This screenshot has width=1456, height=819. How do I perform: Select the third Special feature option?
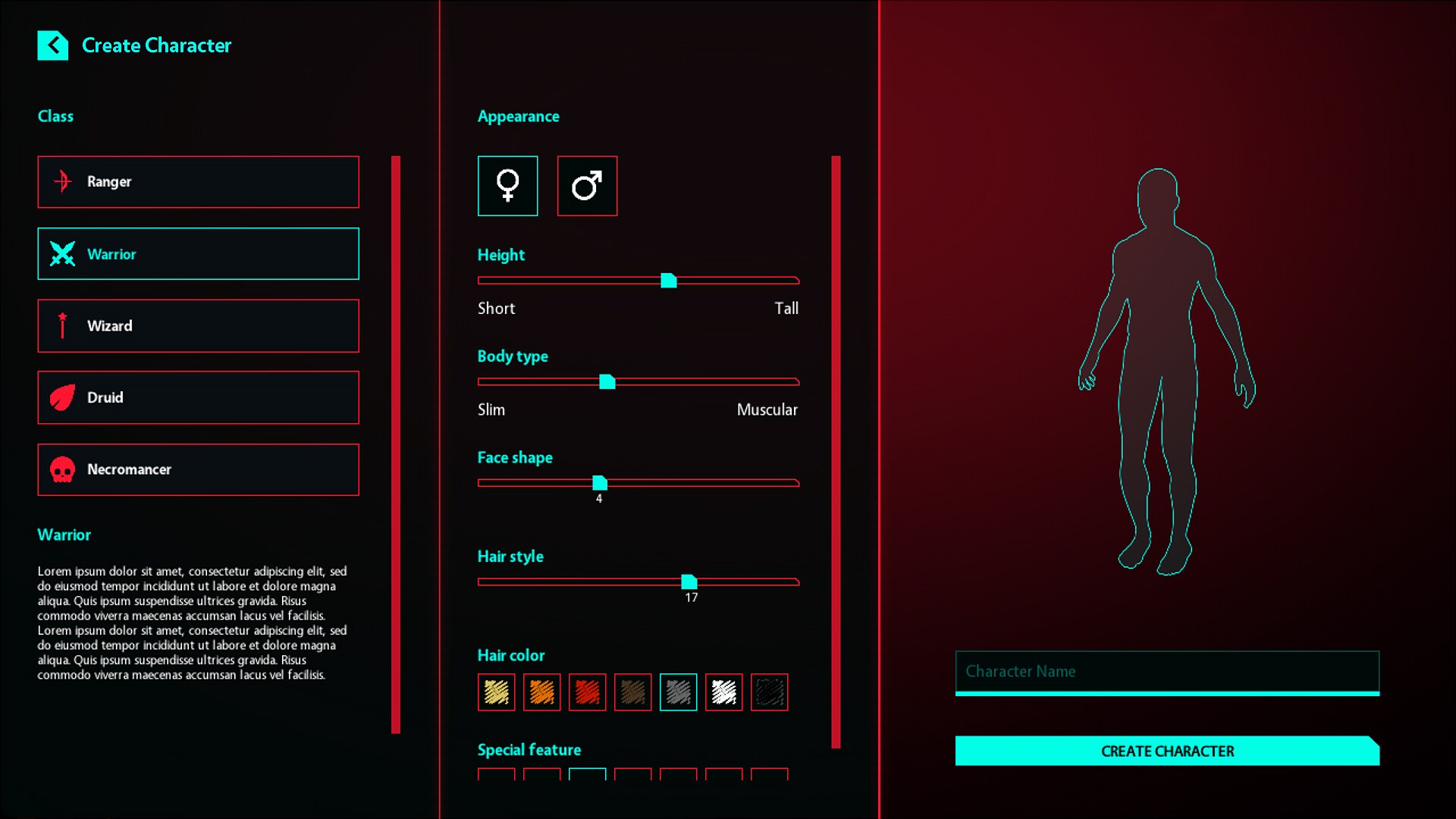tap(587, 777)
